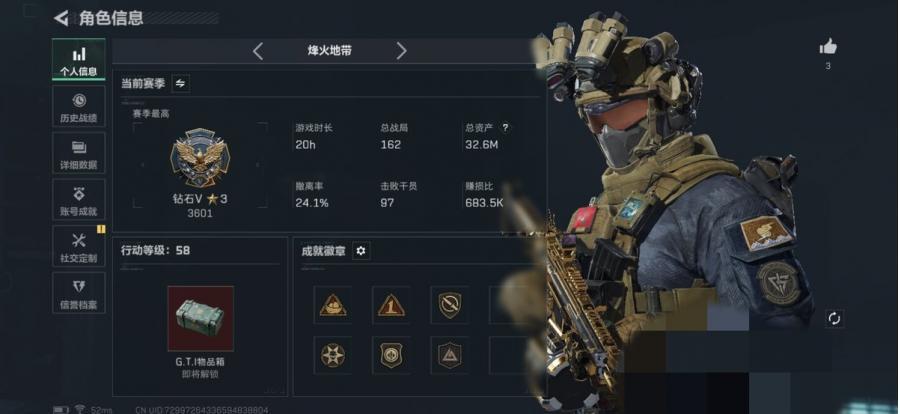Screen dimensions: 900x414
Task: Open the 成就徽章 gear settings
Action: point(361,251)
